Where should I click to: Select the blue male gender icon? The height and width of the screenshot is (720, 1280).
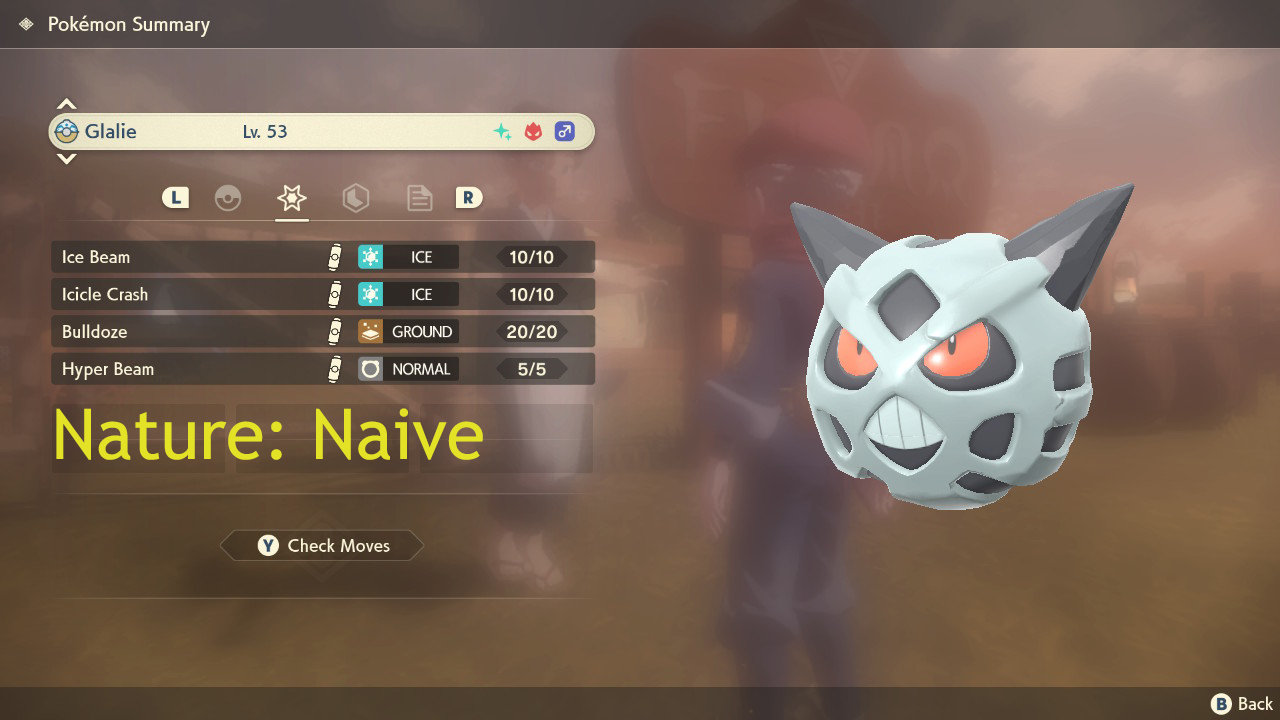(x=563, y=130)
